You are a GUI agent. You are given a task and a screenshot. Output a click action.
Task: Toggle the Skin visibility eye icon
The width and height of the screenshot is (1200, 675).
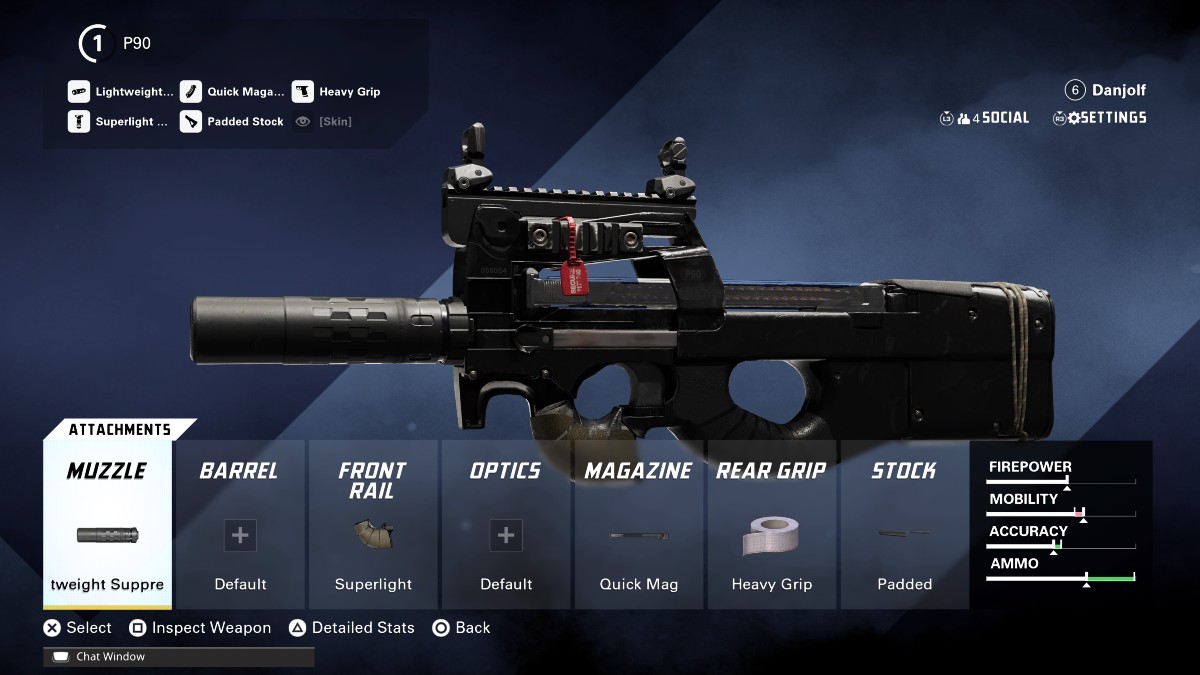point(303,122)
